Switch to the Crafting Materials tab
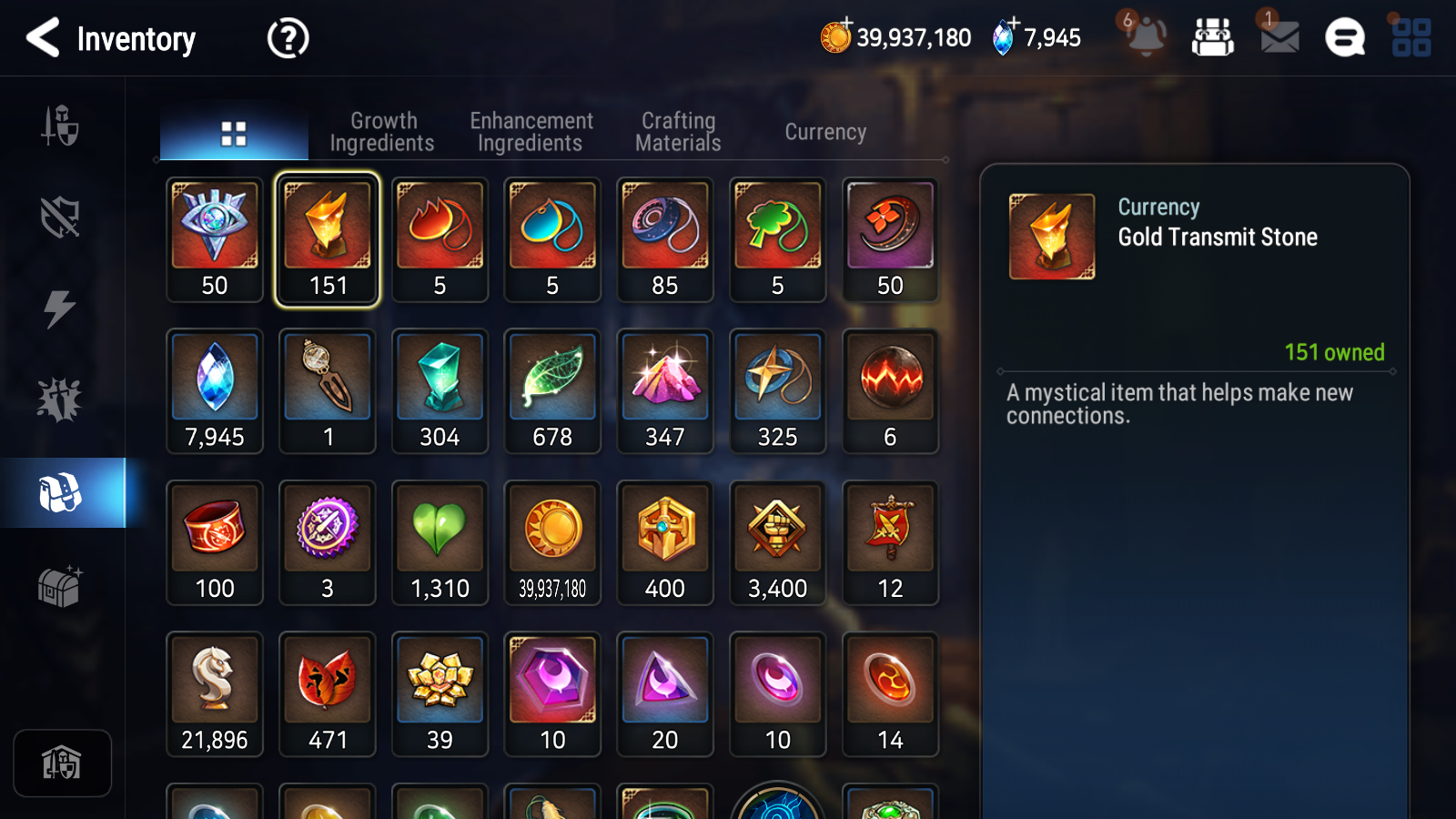1456x819 pixels. (678, 131)
